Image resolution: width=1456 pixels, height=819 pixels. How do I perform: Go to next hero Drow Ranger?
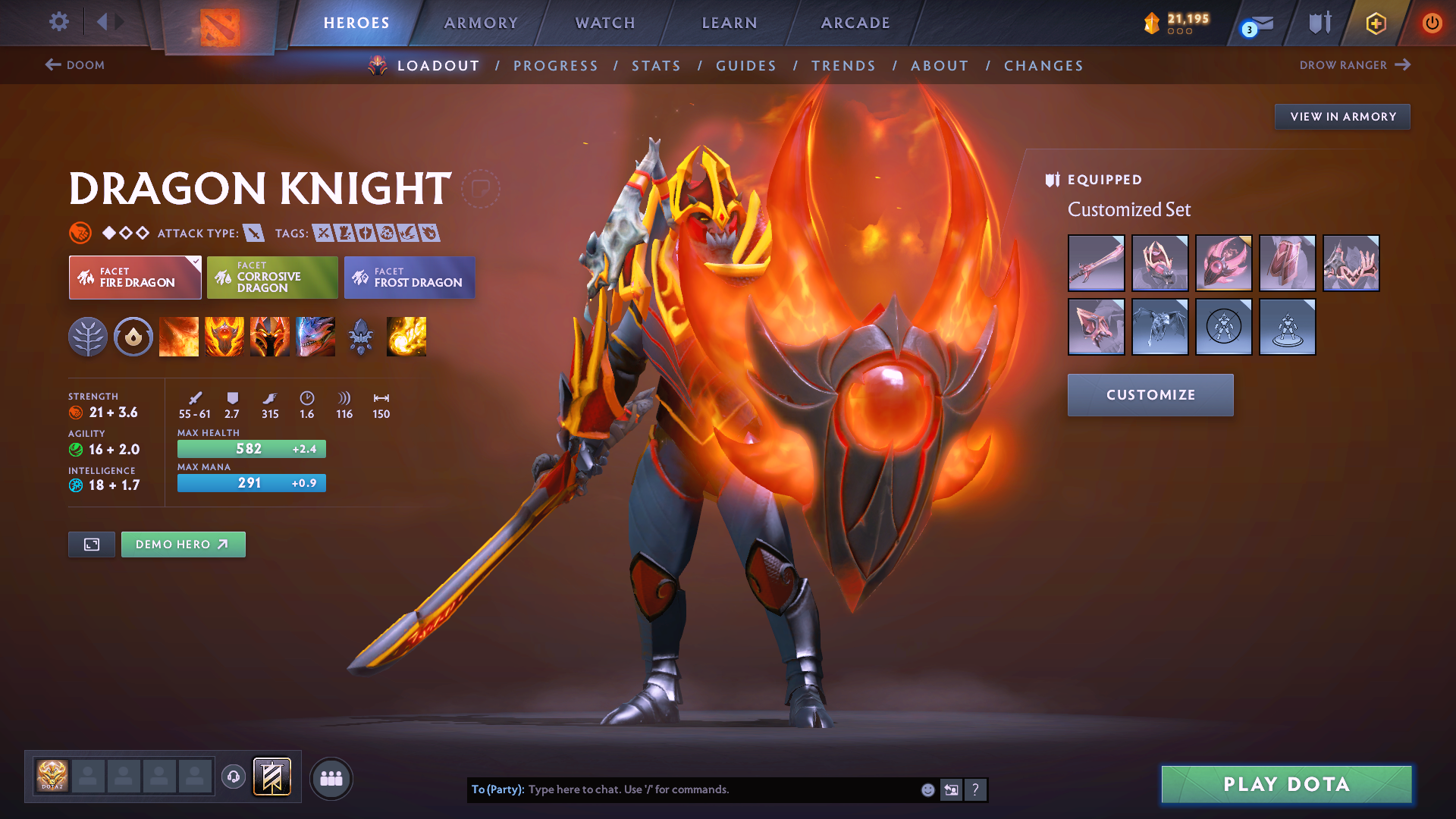[x=1354, y=65]
